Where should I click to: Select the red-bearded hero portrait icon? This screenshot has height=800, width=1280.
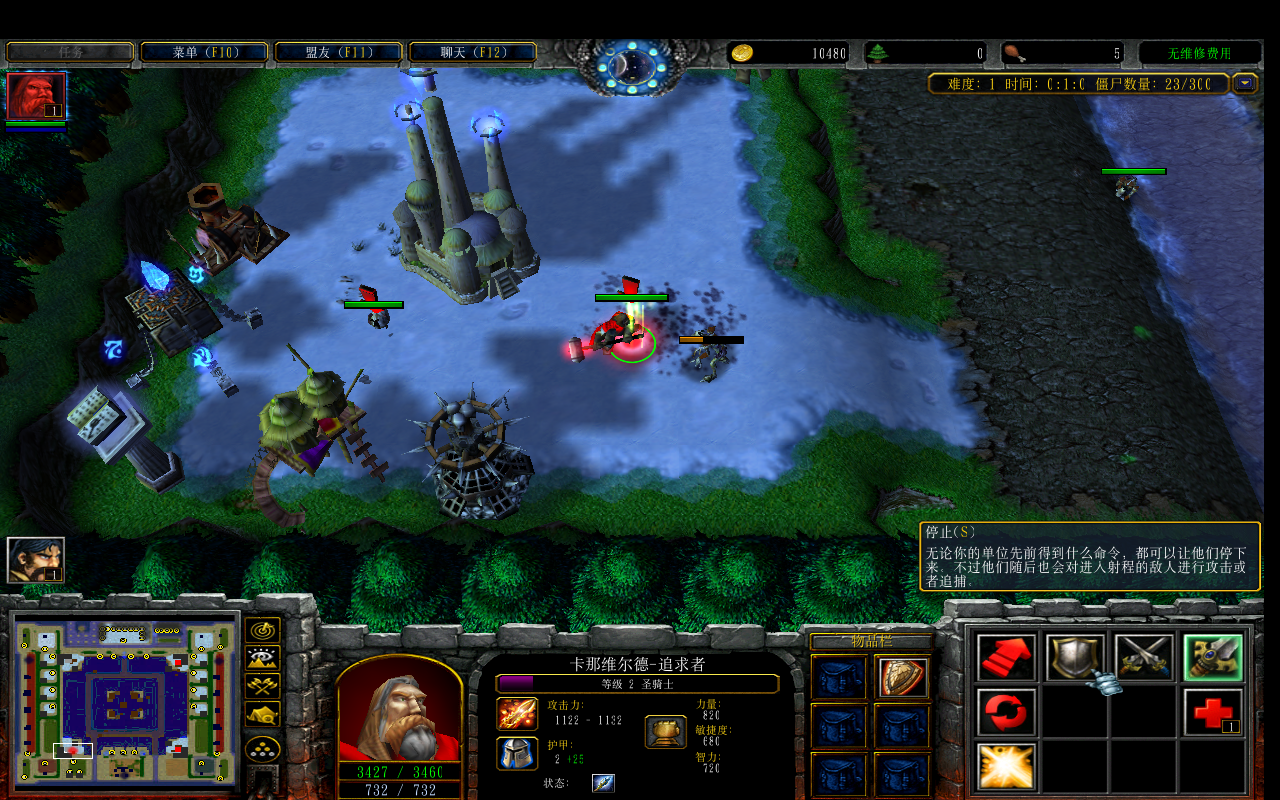36,97
